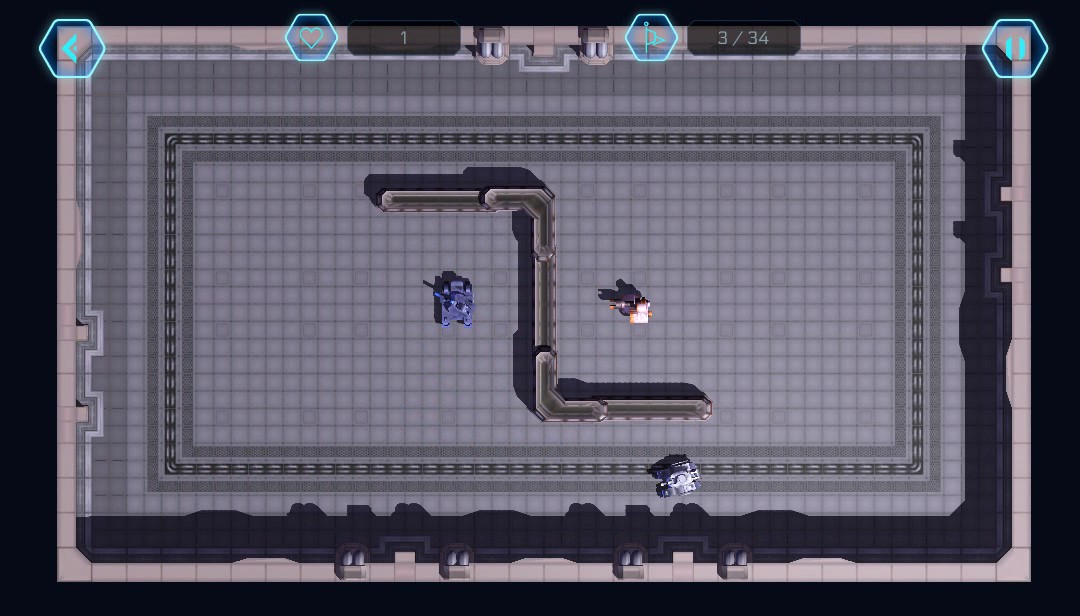Screen dimensions: 1080x616
Task: Click the back arrow button
Action: coord(72,48)
